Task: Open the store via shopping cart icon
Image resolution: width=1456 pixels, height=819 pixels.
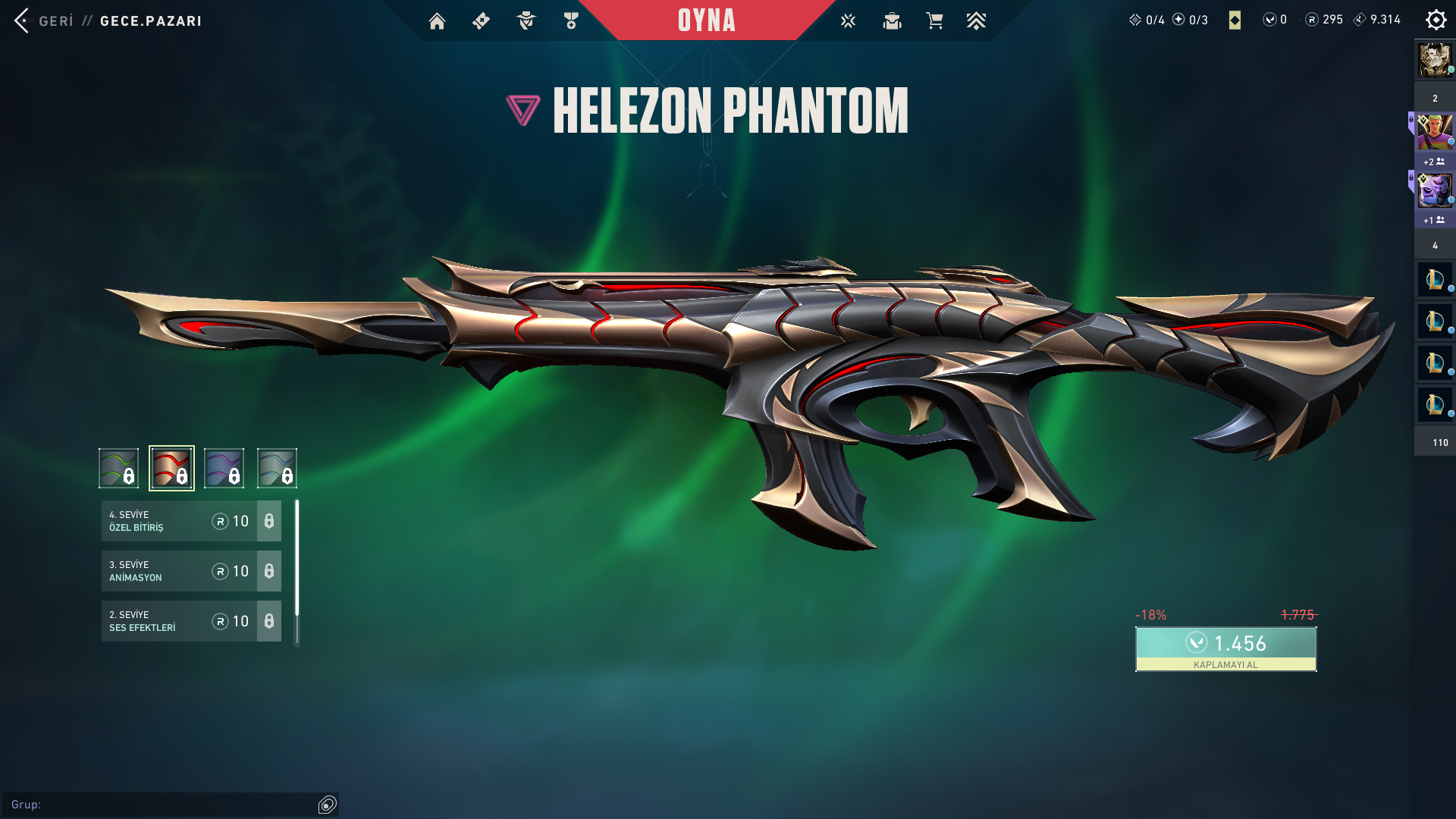Action: coord(934,21)
